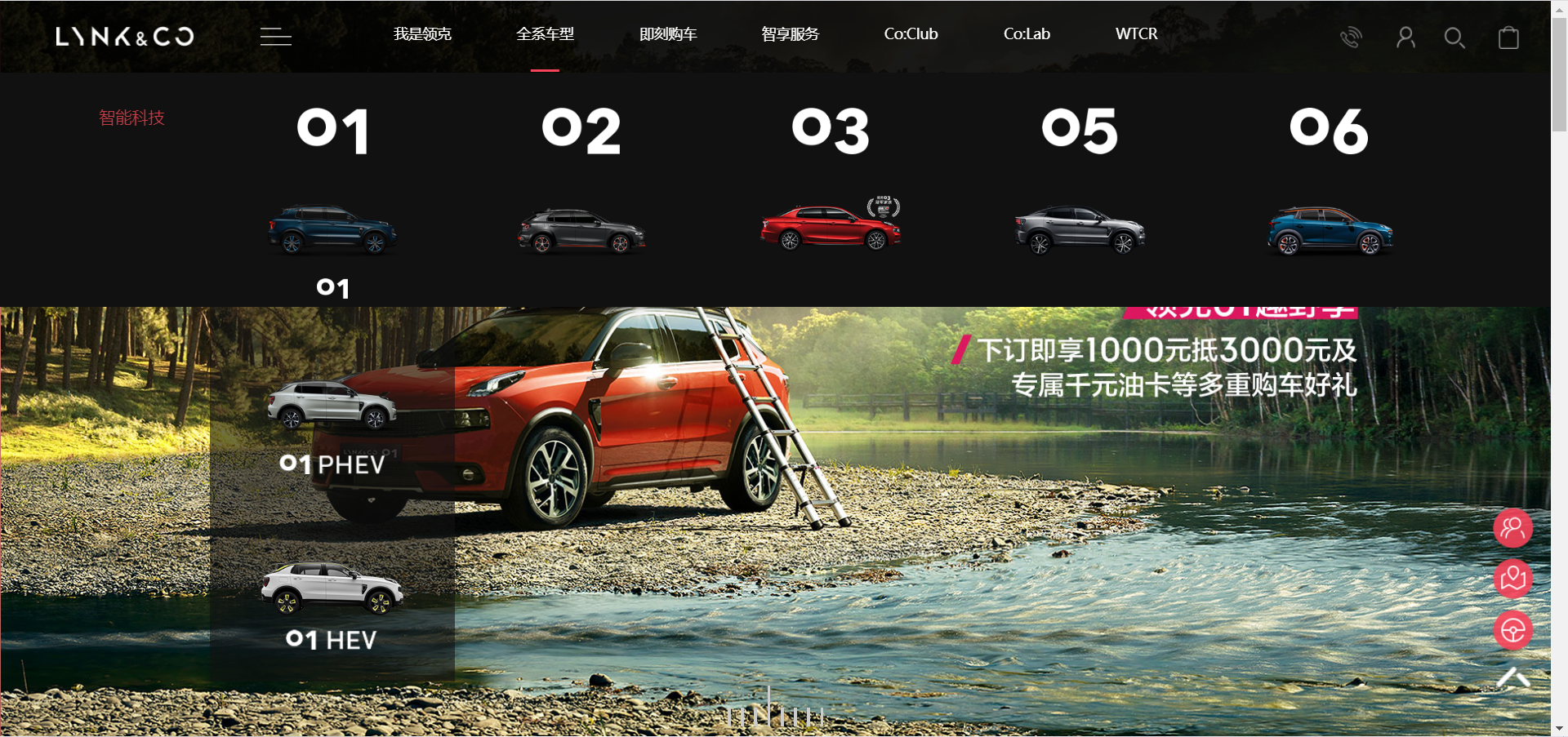Click the Lynk & Co logo
The image size is (1568, 737).
click(x=124, y=36)
